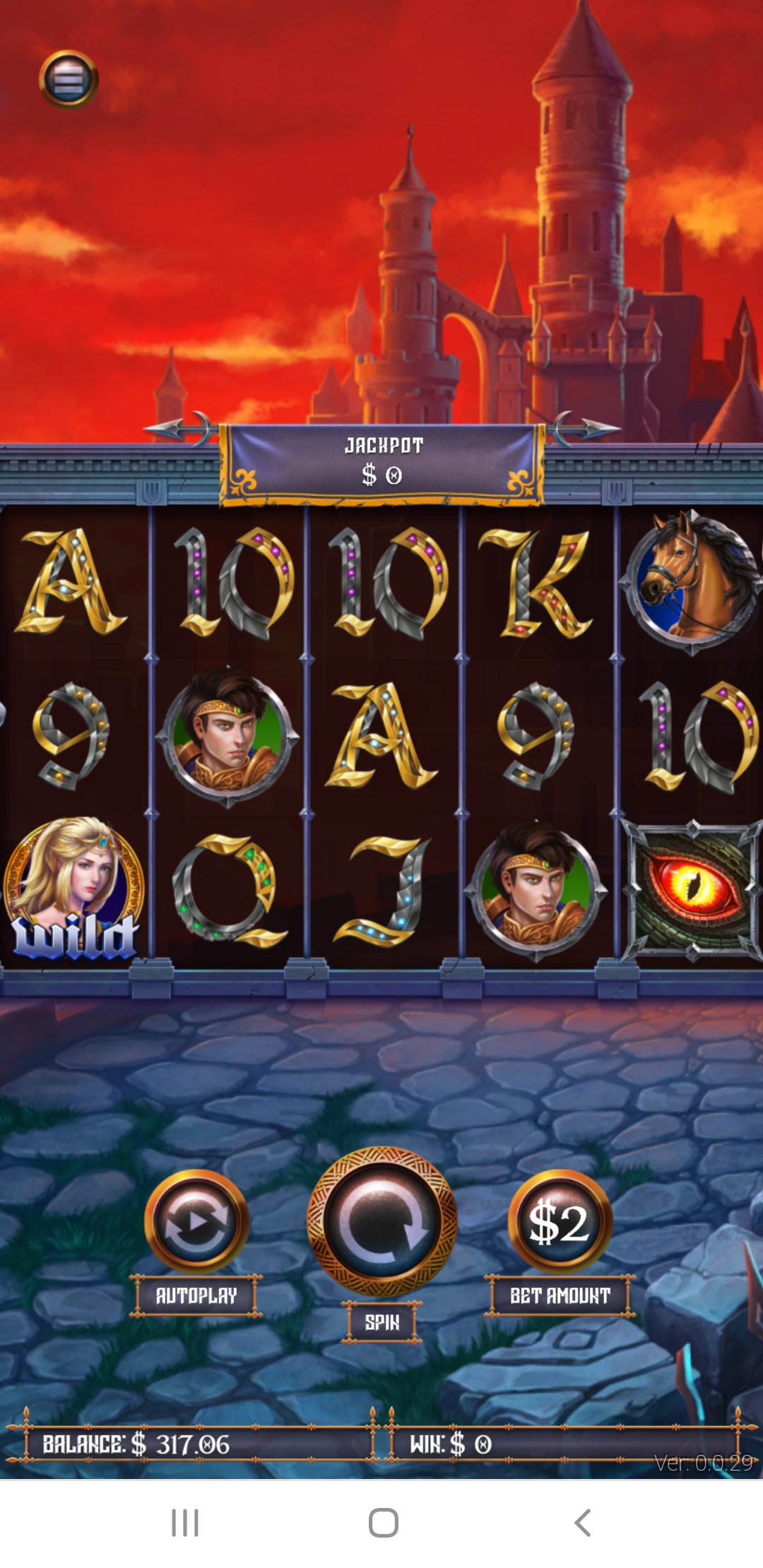Change the $2 bet amount
The height and width of the screenshot is (1568, 763).
[x=560, y=1222]
